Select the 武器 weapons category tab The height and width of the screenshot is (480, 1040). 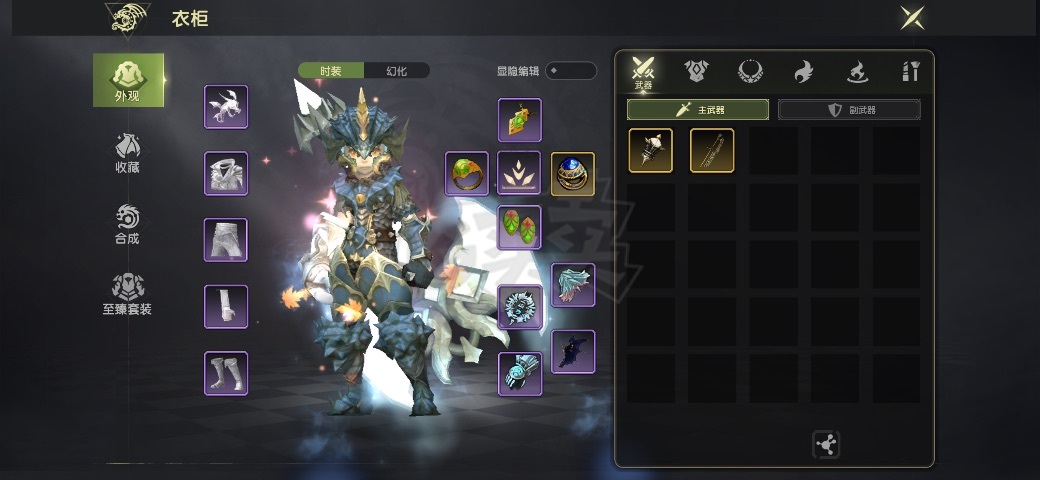click(642, 72)
